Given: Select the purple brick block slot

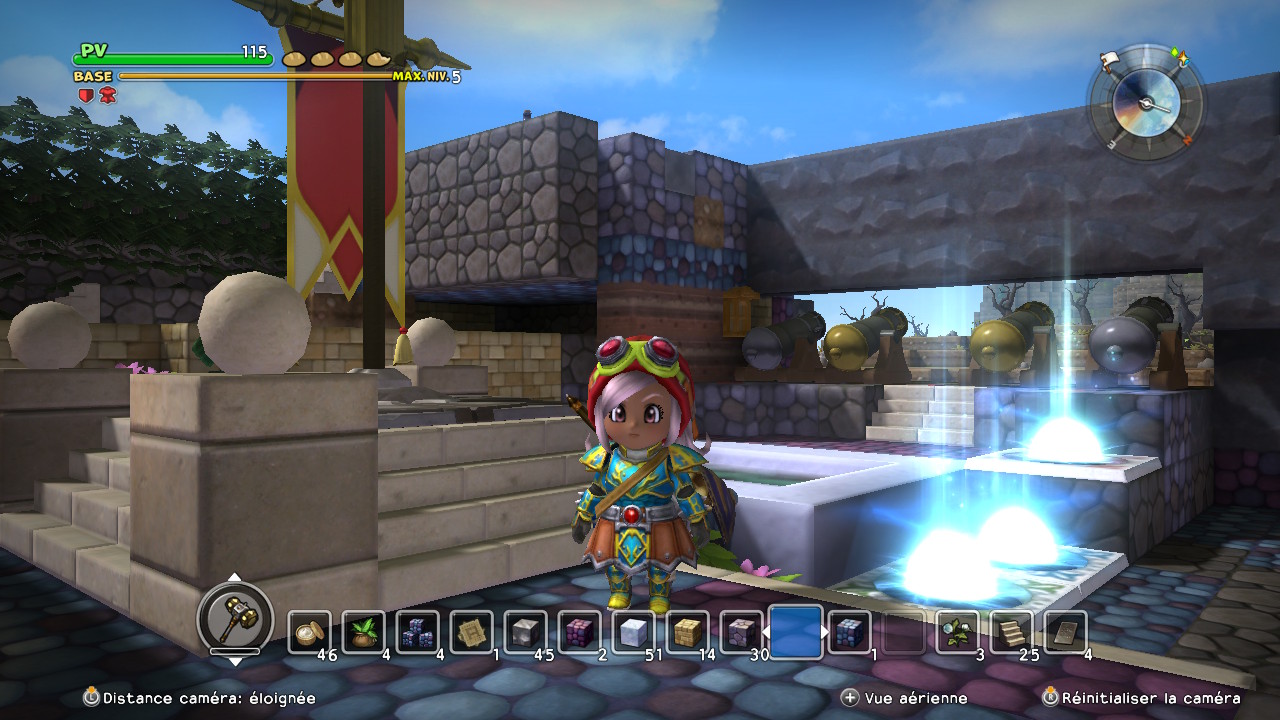Looking at the screenshot, I should pyautogui.click(x=579, y=632).
